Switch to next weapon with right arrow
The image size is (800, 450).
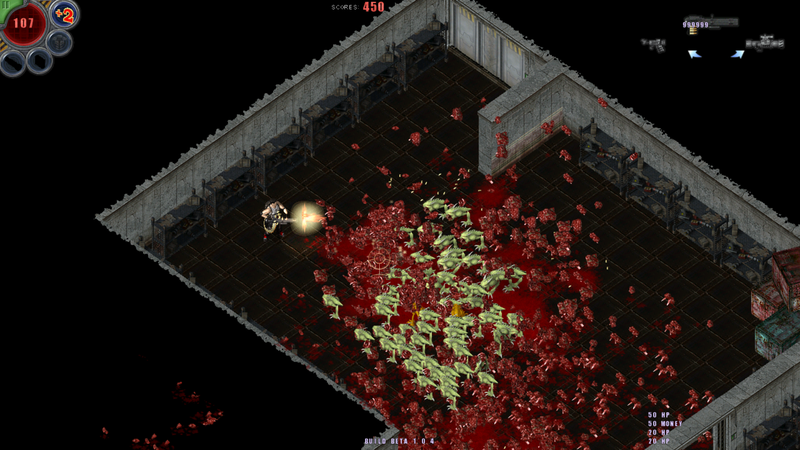tap(737, 54)
